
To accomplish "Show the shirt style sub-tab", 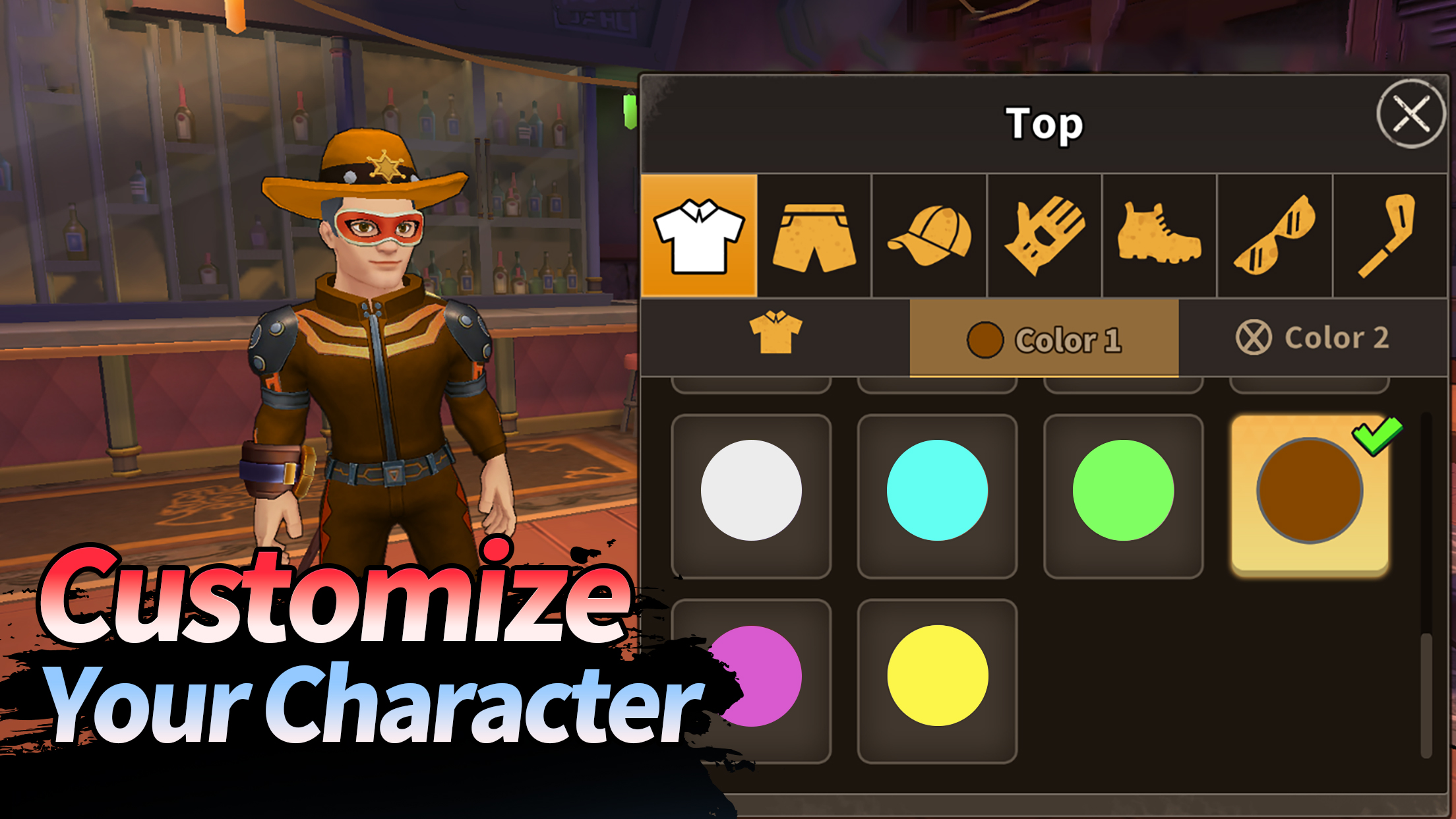I will click(775, 337).
